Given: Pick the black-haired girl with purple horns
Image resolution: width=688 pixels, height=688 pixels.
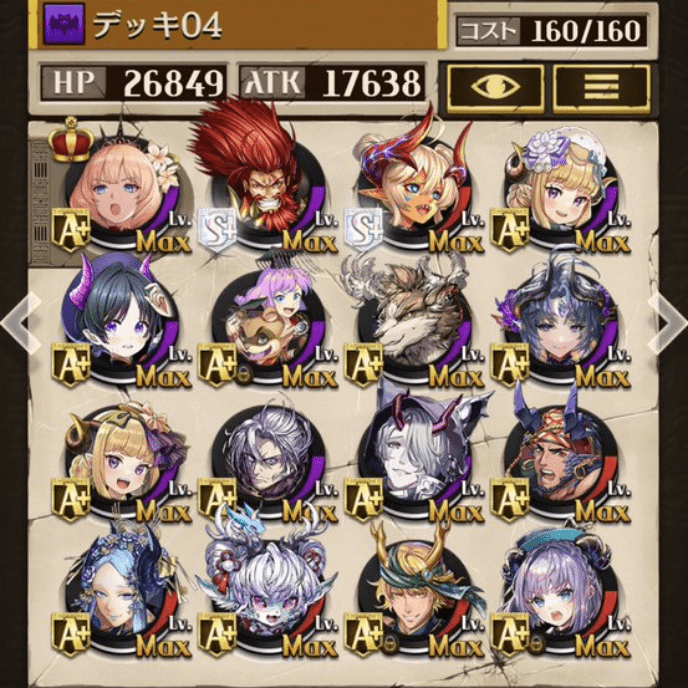Looking at the screenshot, I should [115, 318].
